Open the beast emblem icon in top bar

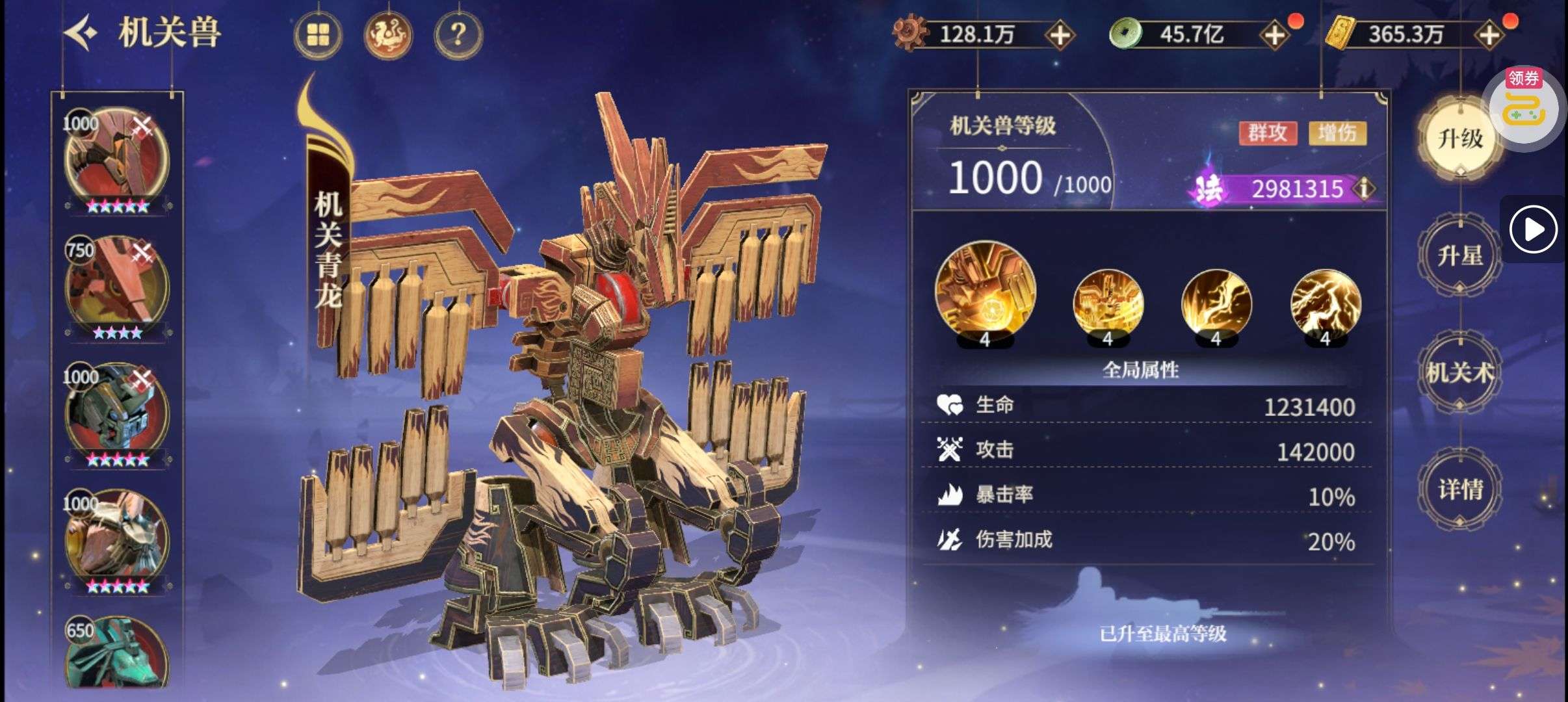point(388,34)
